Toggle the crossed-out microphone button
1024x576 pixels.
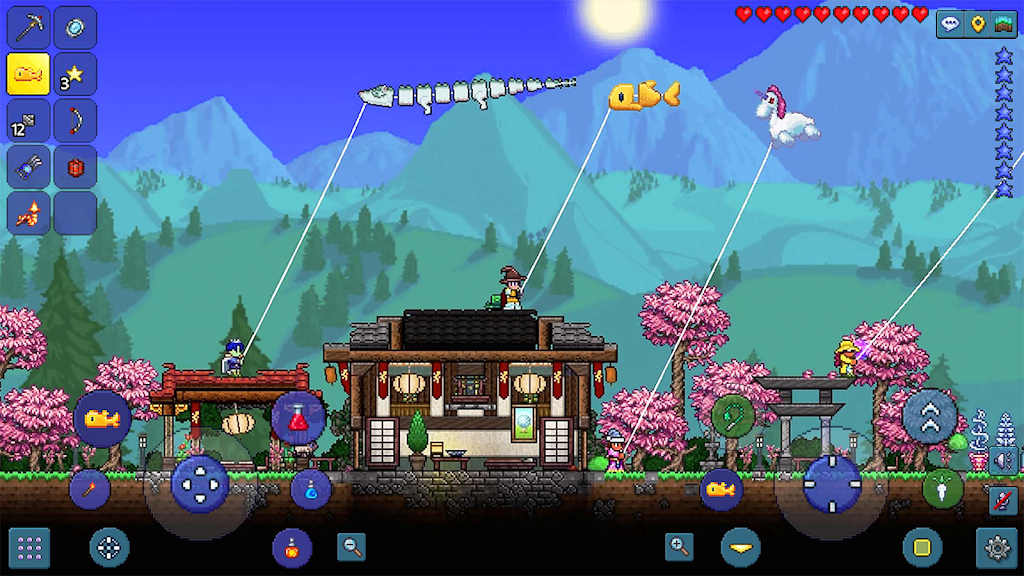[x=1003, y=500]
